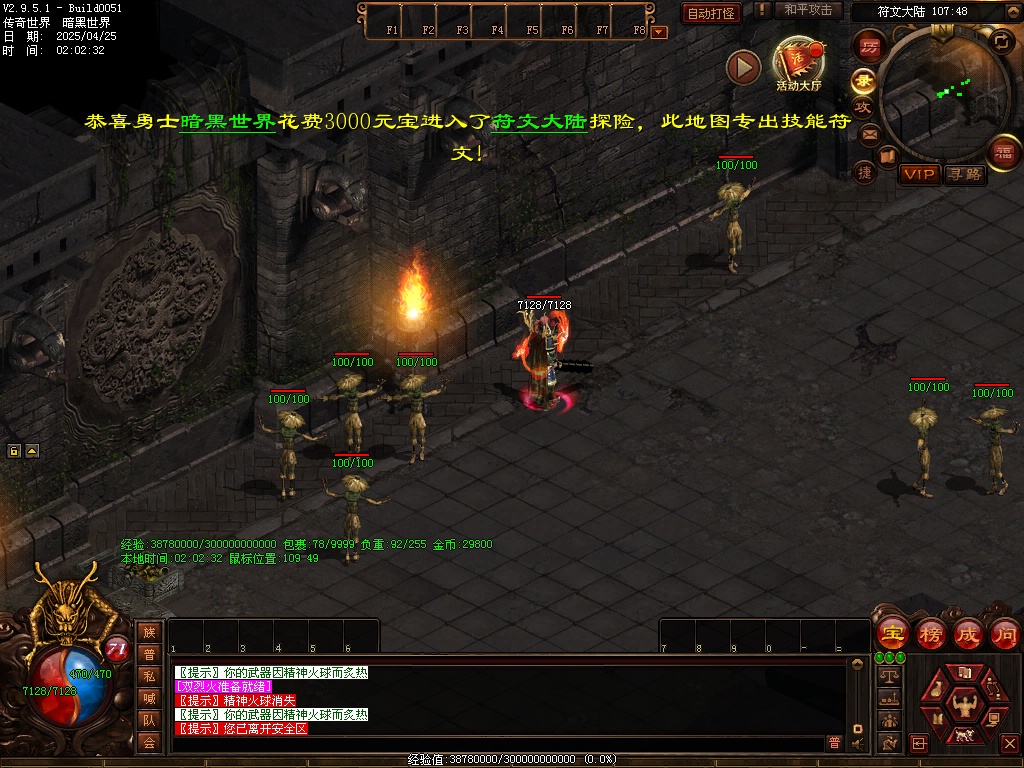Open the 活动大厅 event hall
This screenshot has height=768, width=1024.
click(x=798, y=63)
